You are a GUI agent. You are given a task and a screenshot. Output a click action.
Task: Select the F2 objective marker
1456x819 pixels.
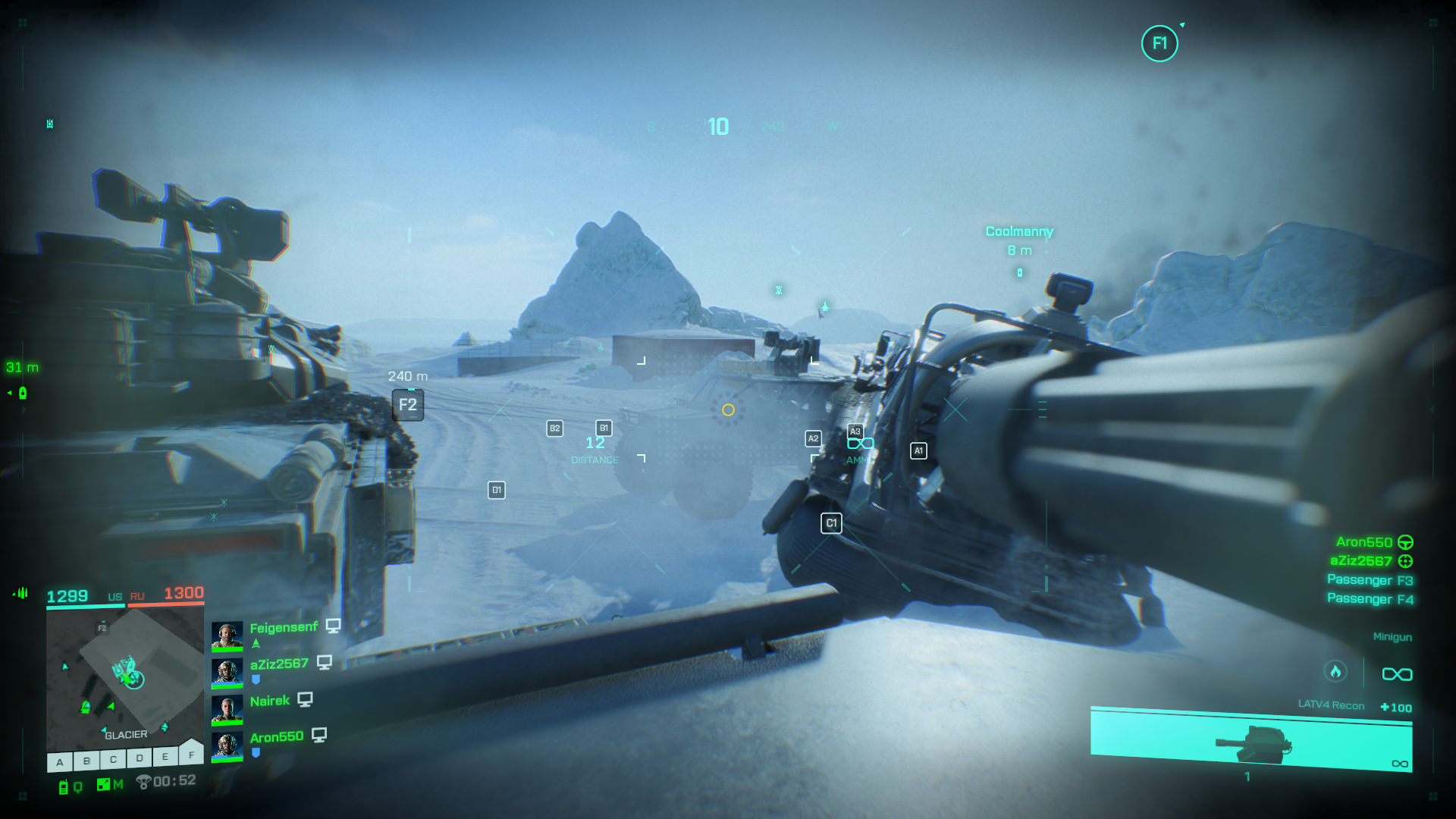408,405
